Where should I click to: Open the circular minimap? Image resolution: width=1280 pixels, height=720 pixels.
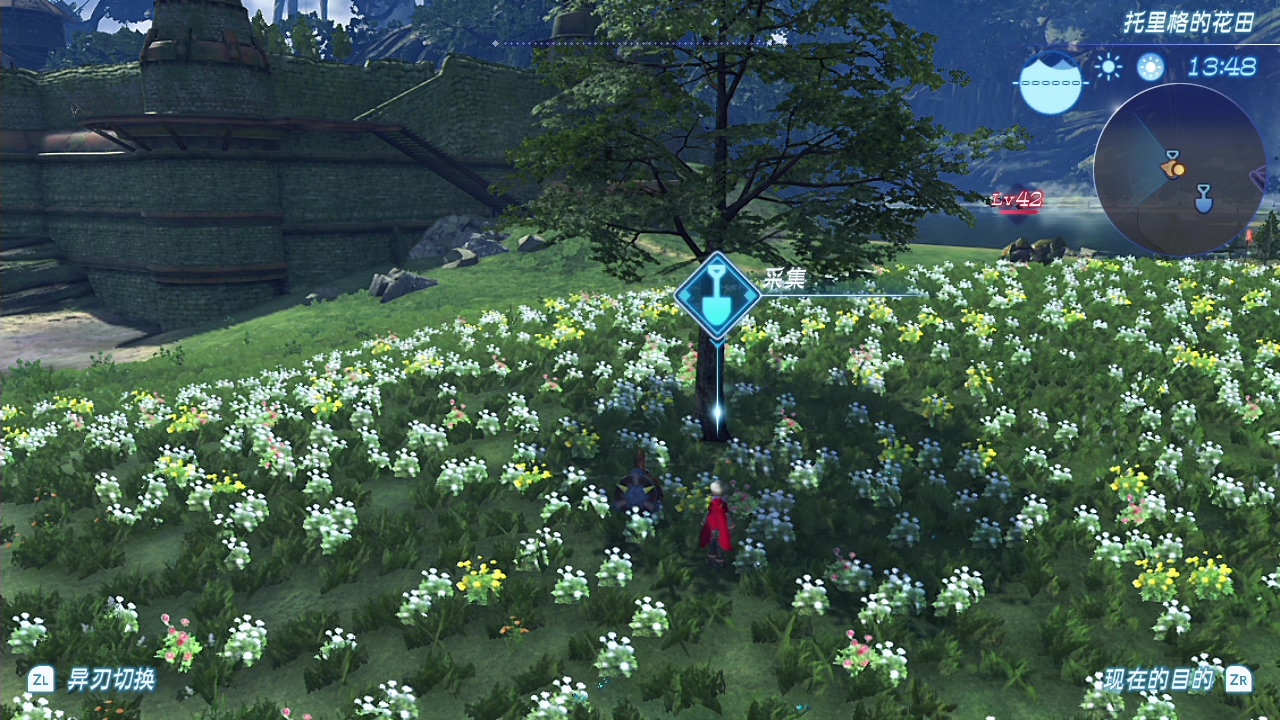[x=1179, y=169]
